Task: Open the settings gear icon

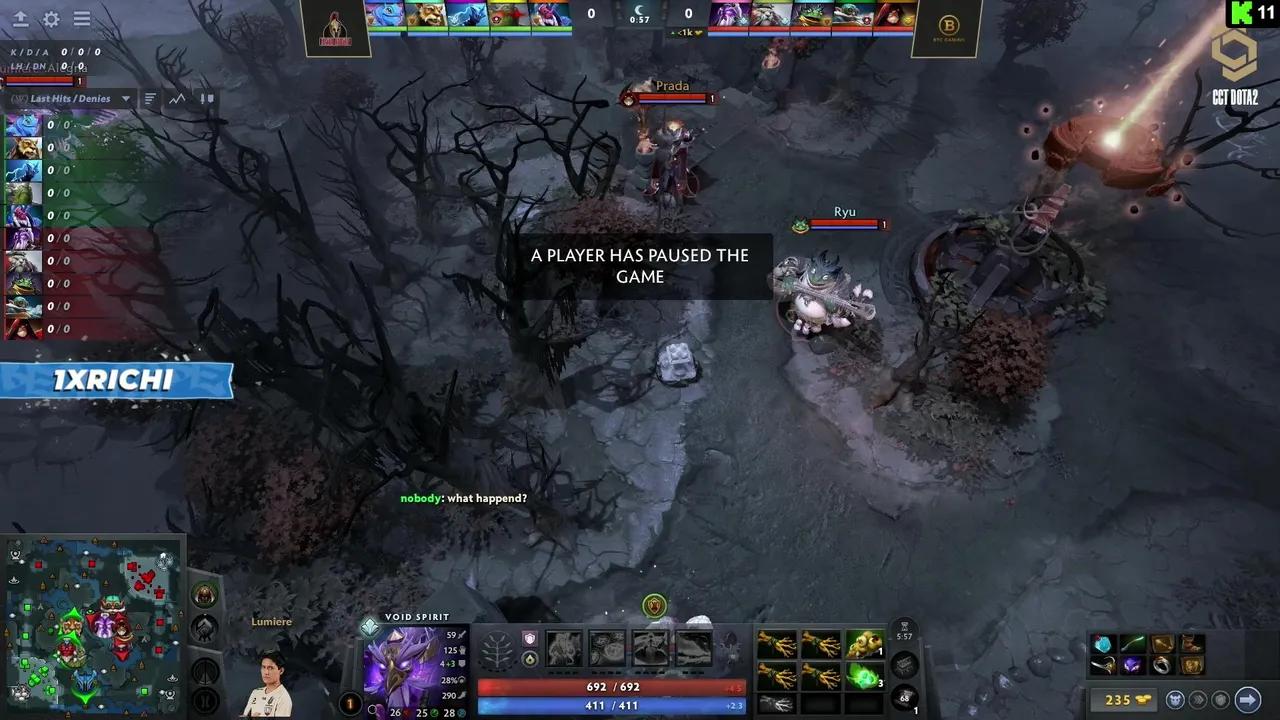Action: (x=50, y=19)
